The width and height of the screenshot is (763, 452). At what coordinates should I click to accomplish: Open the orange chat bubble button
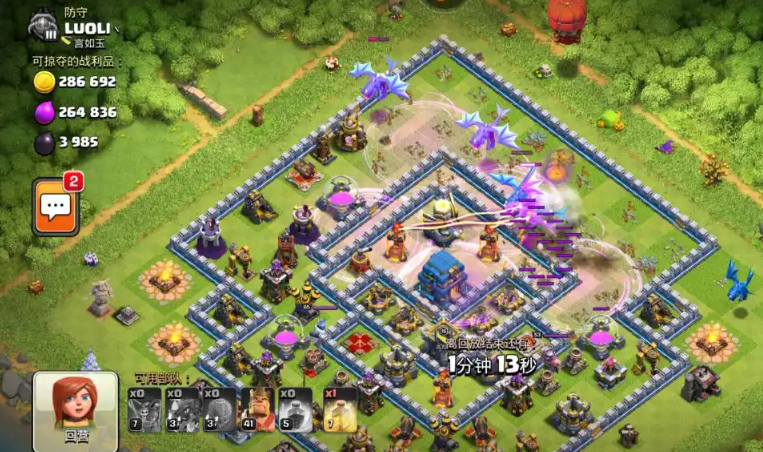pyautogui.click(x=56, y=207)
